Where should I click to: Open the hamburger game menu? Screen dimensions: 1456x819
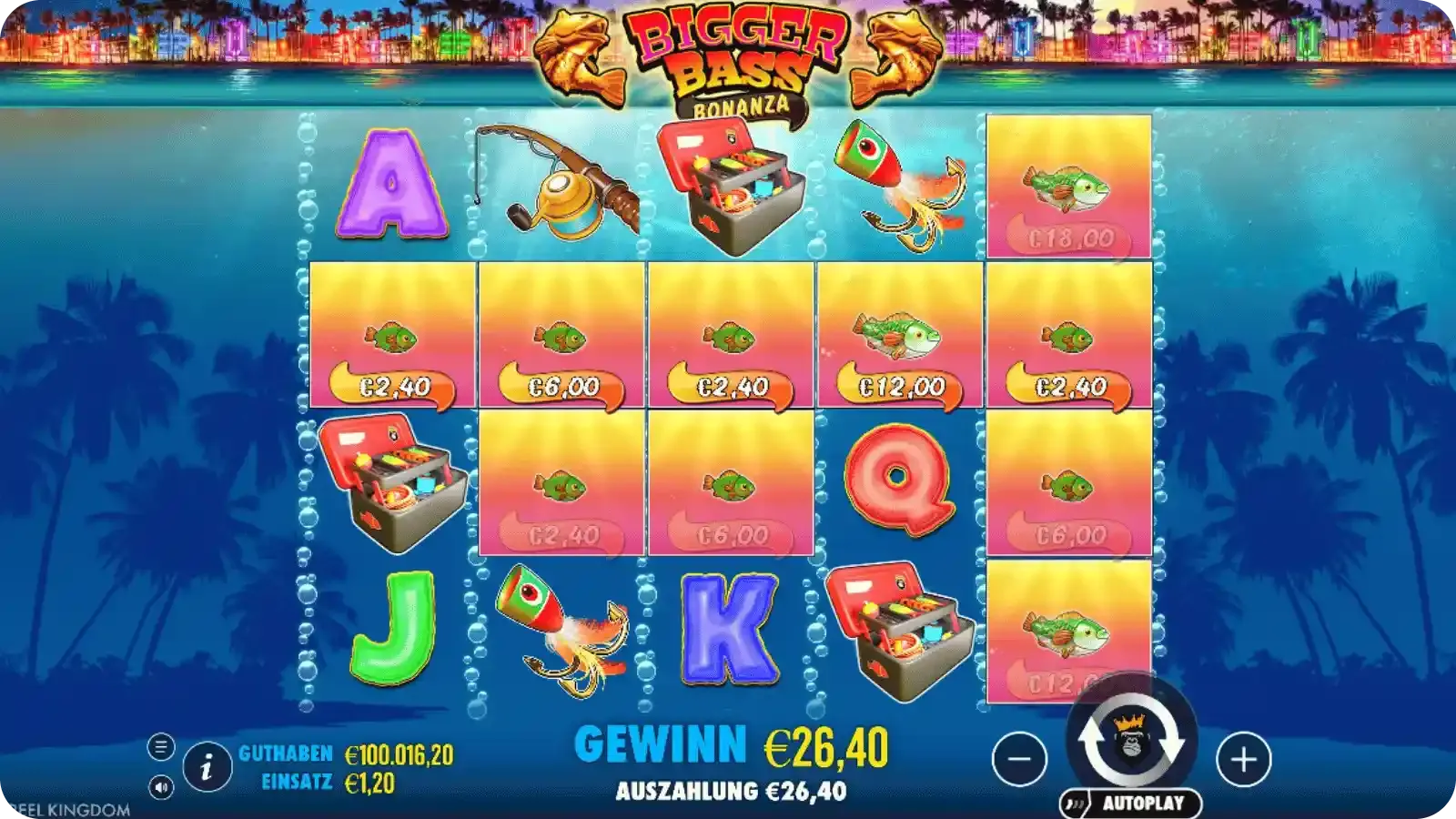[x=160, y=746]
